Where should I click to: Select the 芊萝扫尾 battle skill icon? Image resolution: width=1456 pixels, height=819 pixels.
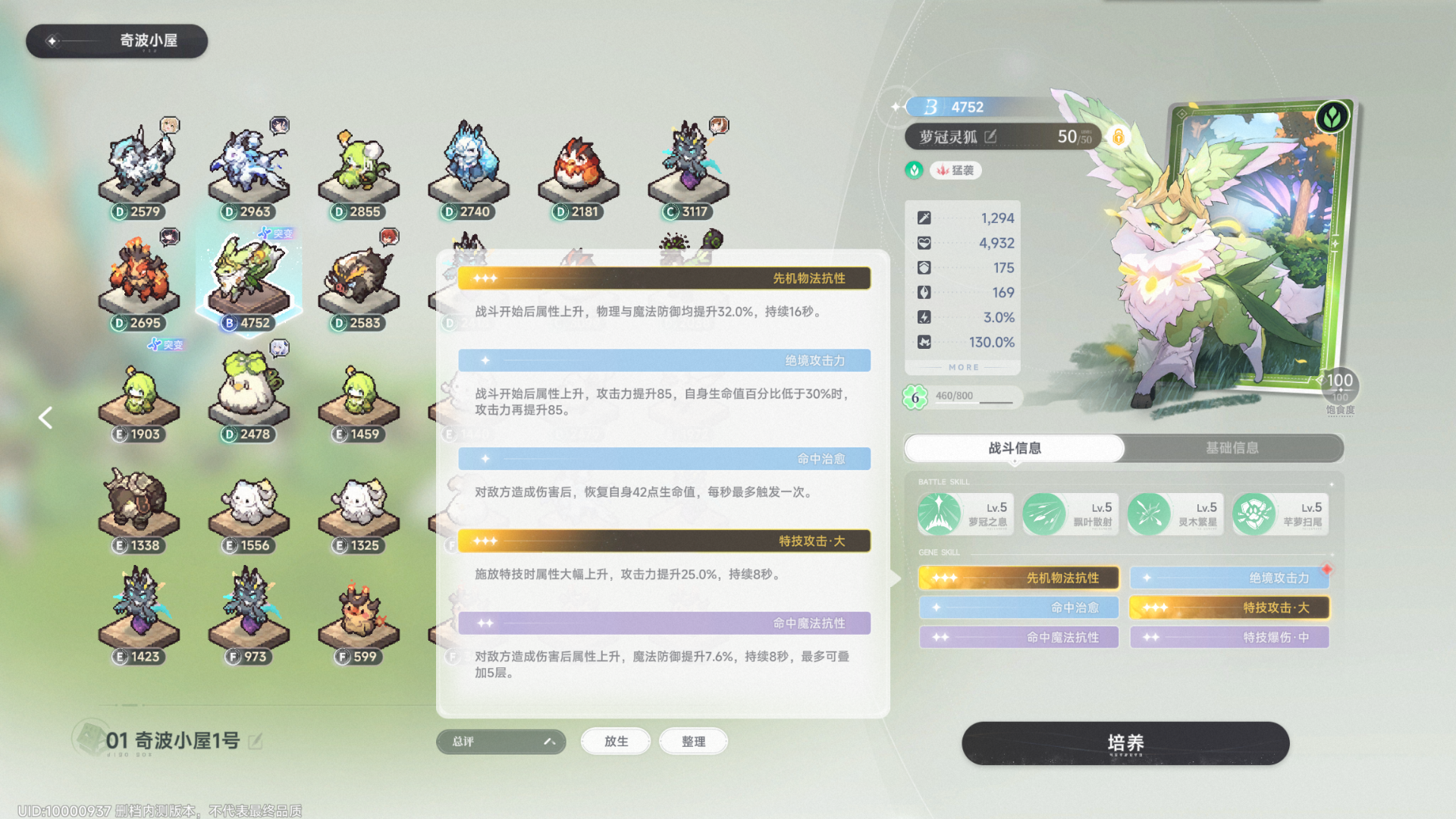[x=1254, y=513]
